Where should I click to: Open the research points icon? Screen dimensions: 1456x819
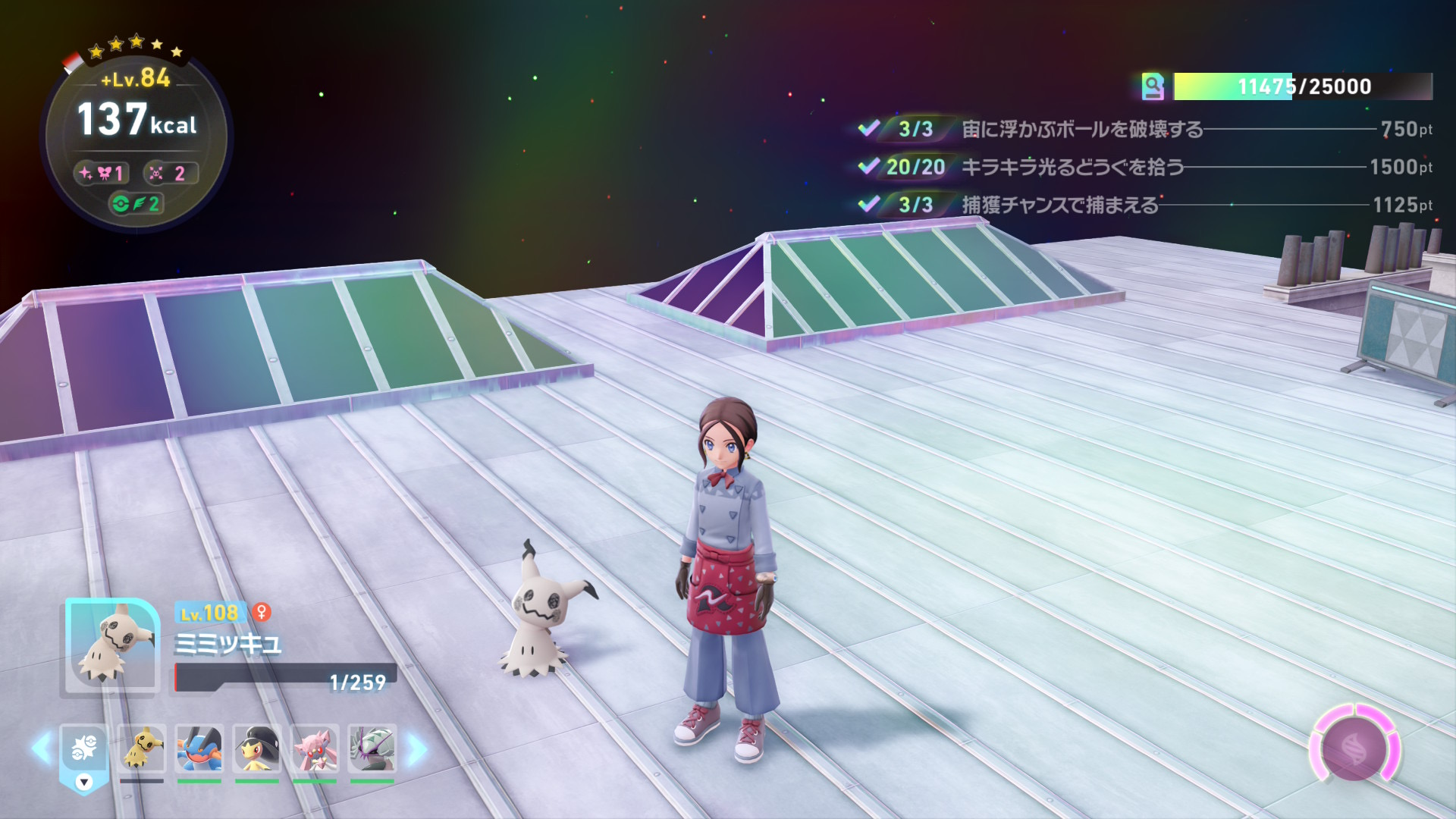pyautogui.click(x=1153, y=86)
